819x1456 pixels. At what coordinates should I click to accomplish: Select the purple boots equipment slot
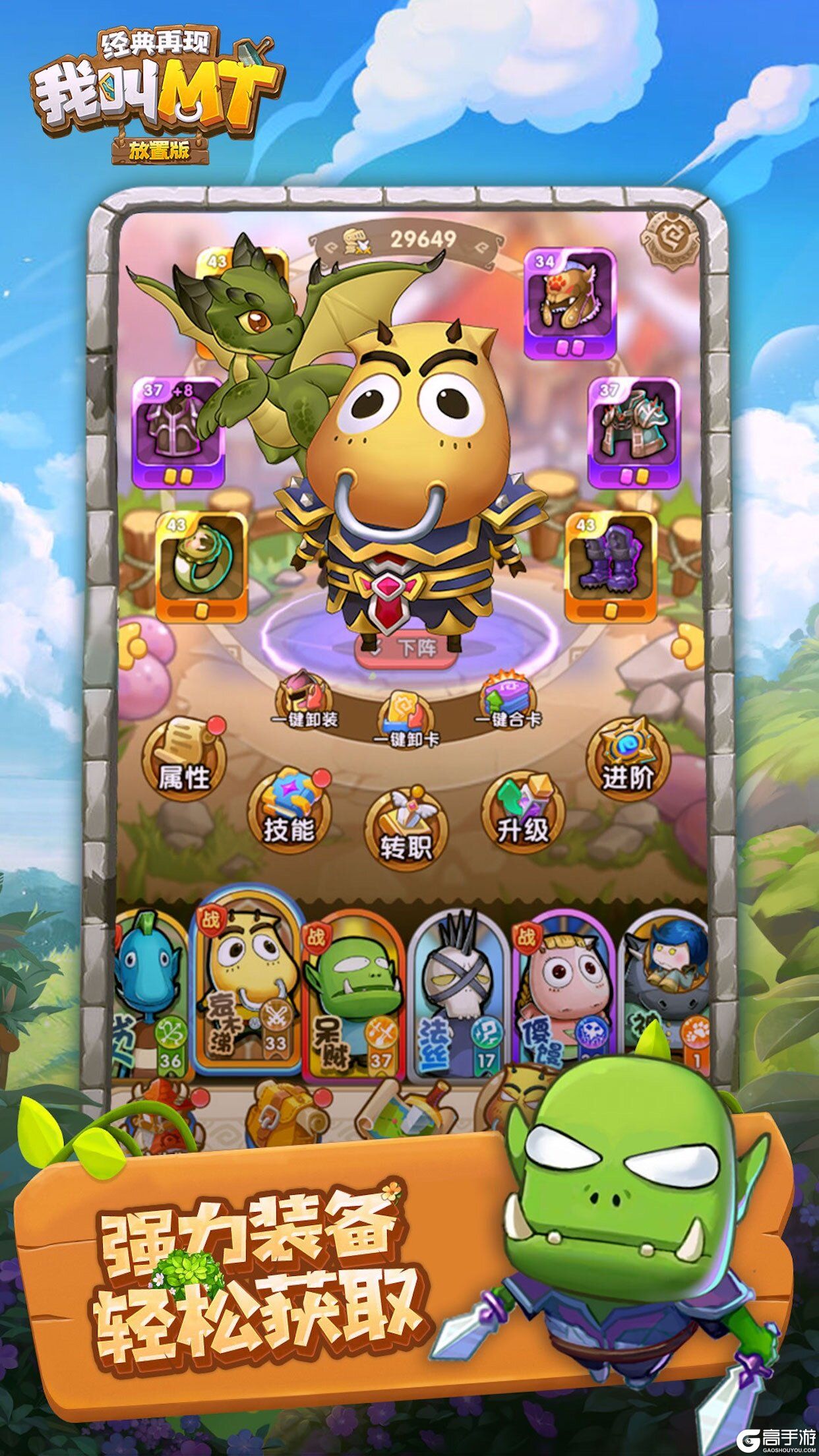611,566
